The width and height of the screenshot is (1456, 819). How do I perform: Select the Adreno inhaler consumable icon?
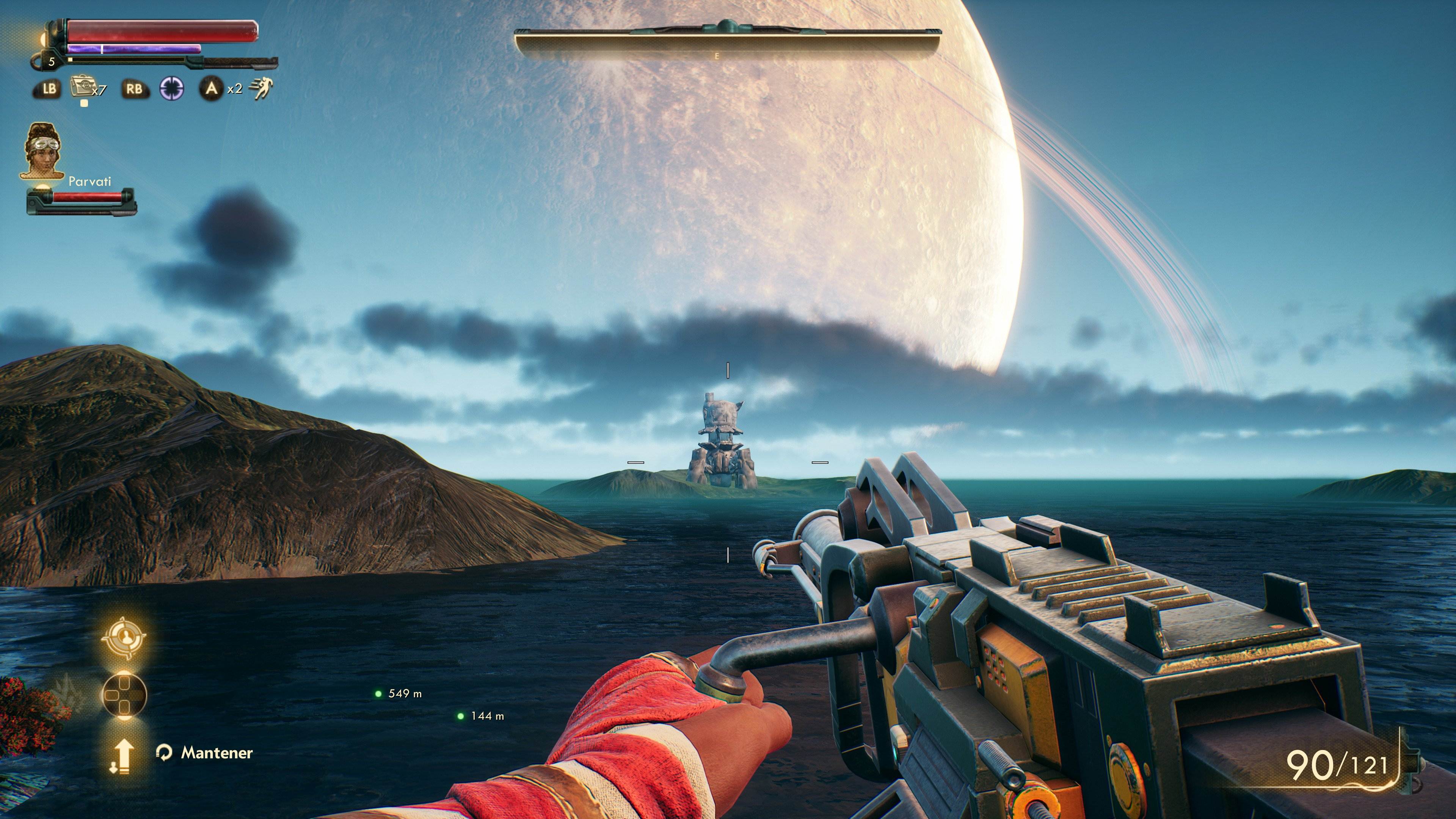click(83, 86)
